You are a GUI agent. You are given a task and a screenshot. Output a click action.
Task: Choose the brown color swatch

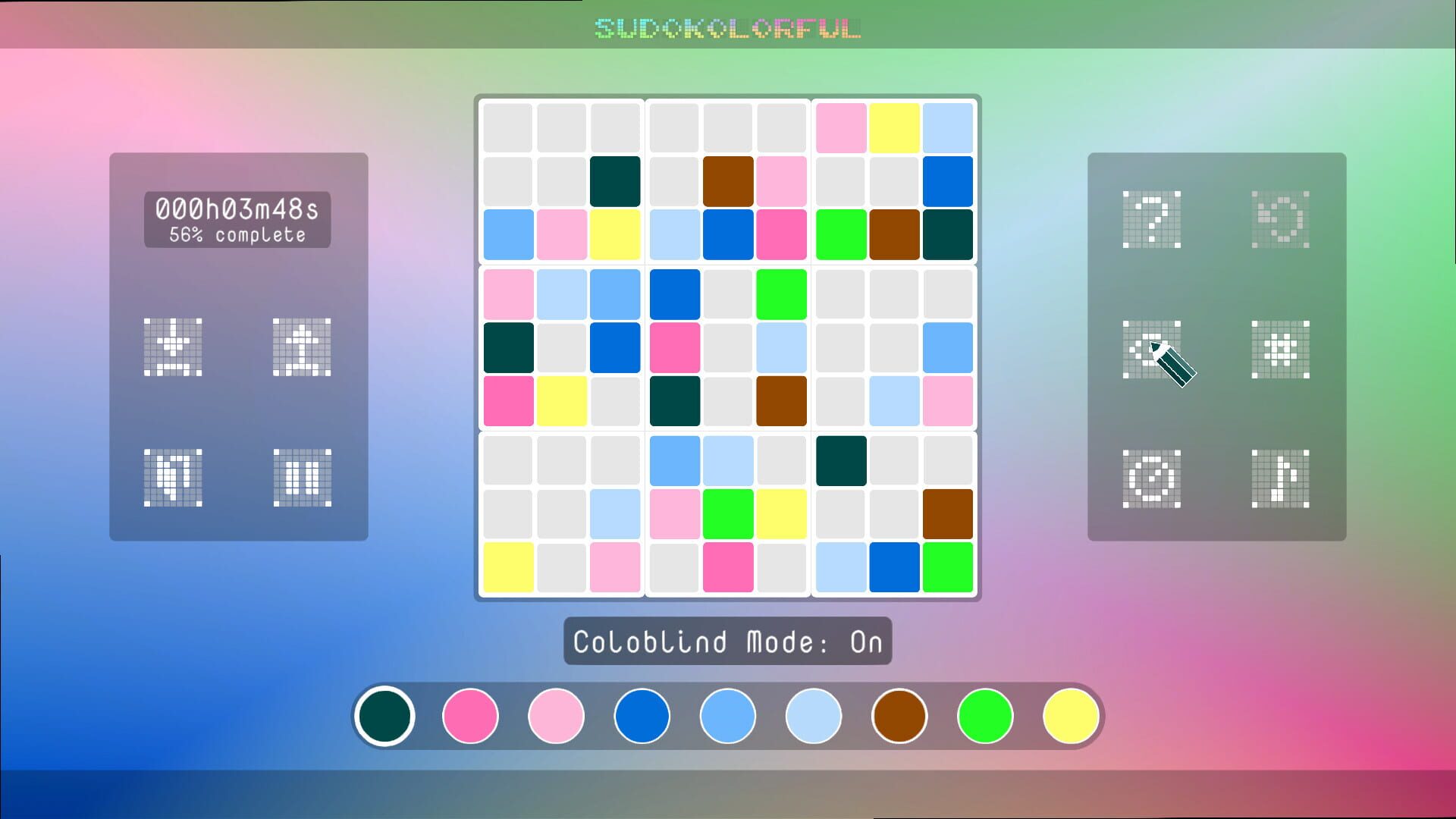tap(899, 715)
